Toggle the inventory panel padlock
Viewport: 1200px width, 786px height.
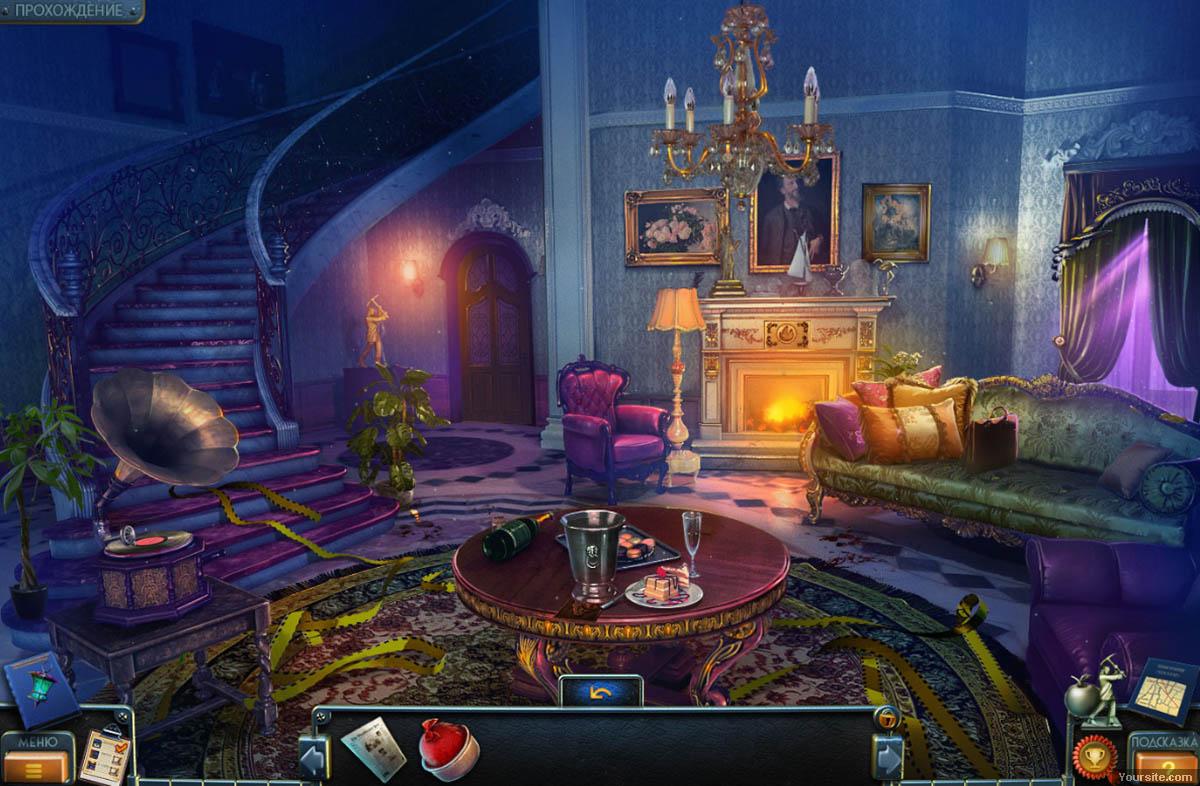885,718
